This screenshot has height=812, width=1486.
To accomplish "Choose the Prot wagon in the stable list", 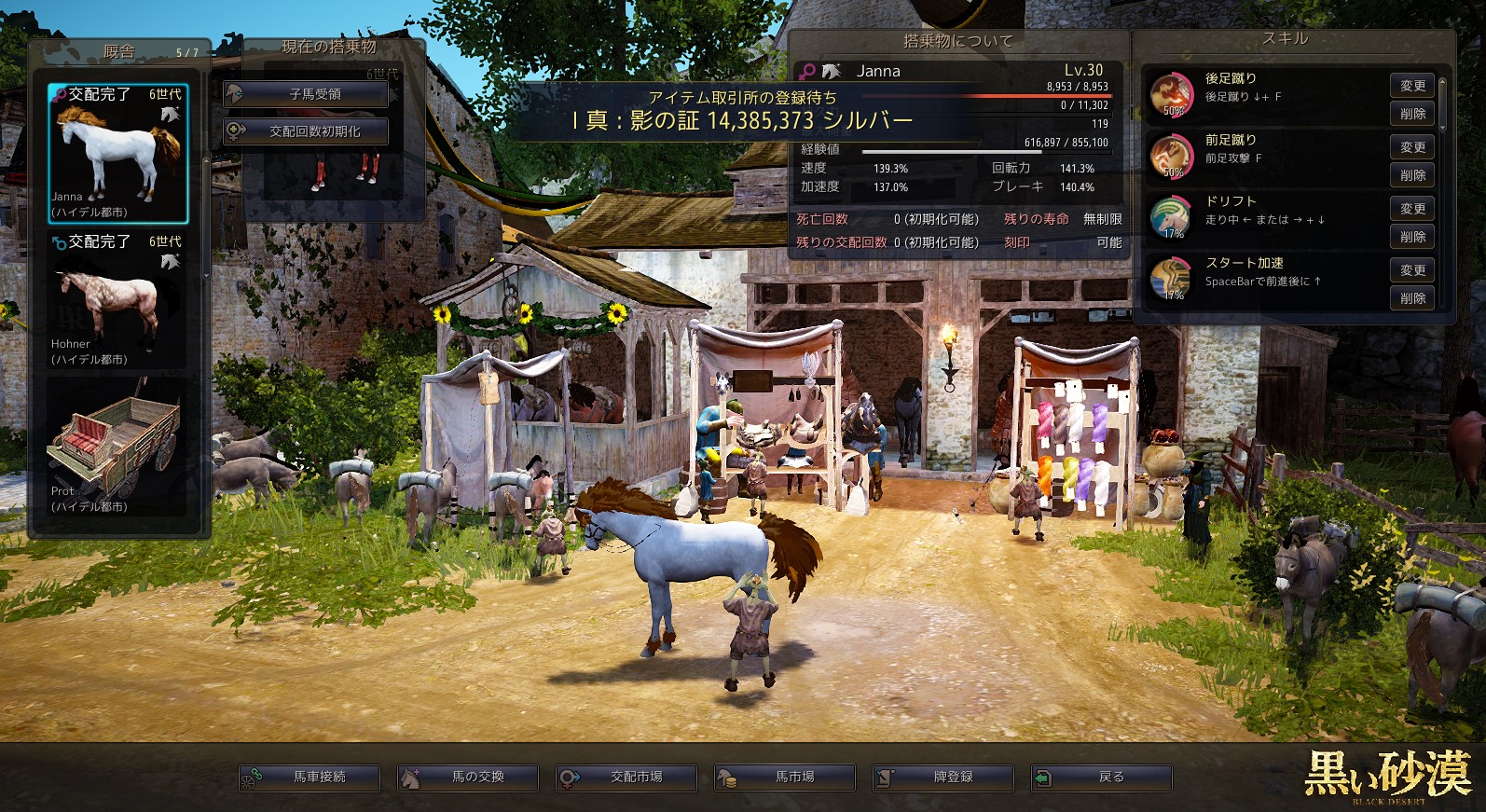I will point(118,447).
